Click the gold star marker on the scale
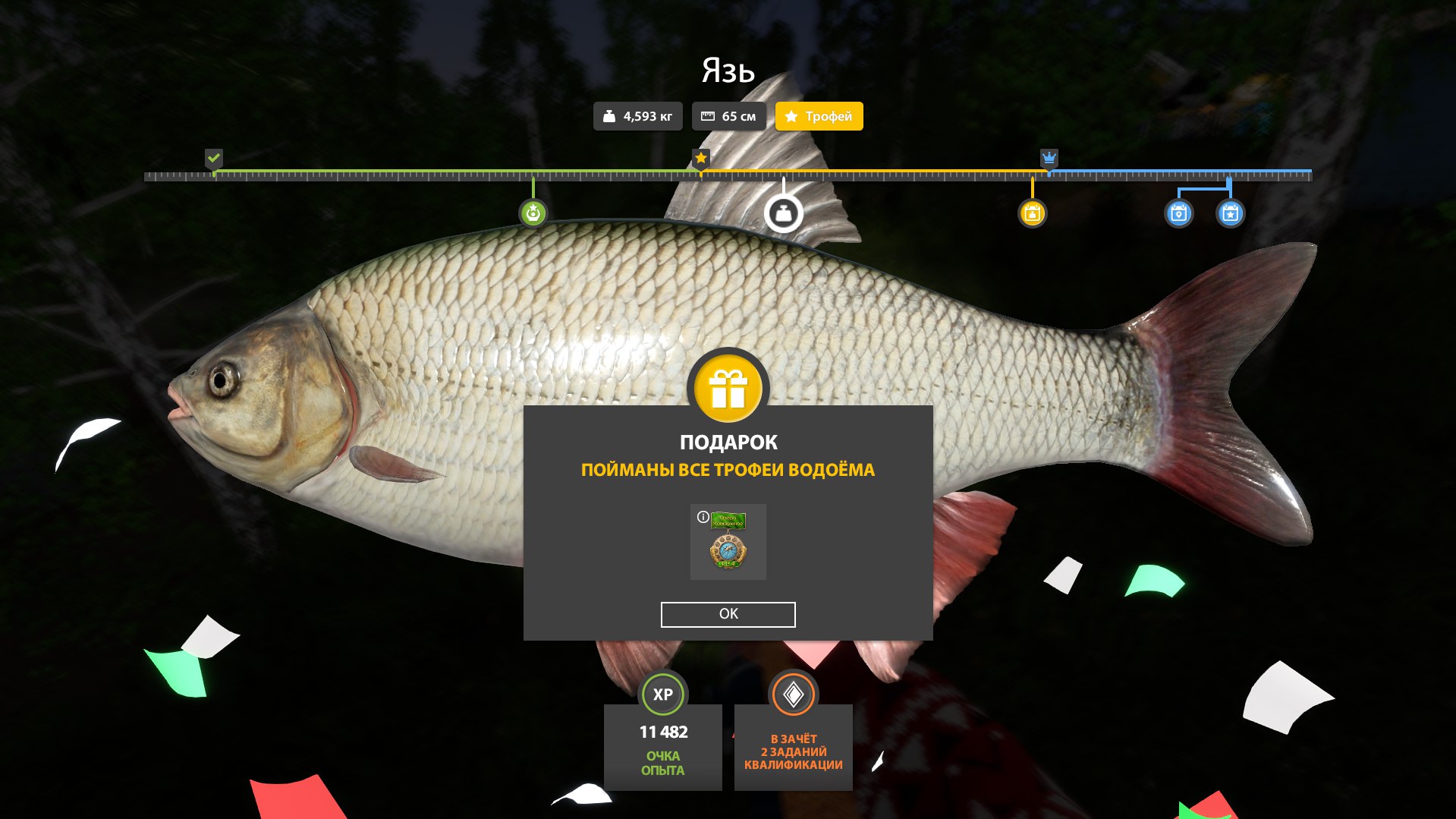 (x=700, y=158)
